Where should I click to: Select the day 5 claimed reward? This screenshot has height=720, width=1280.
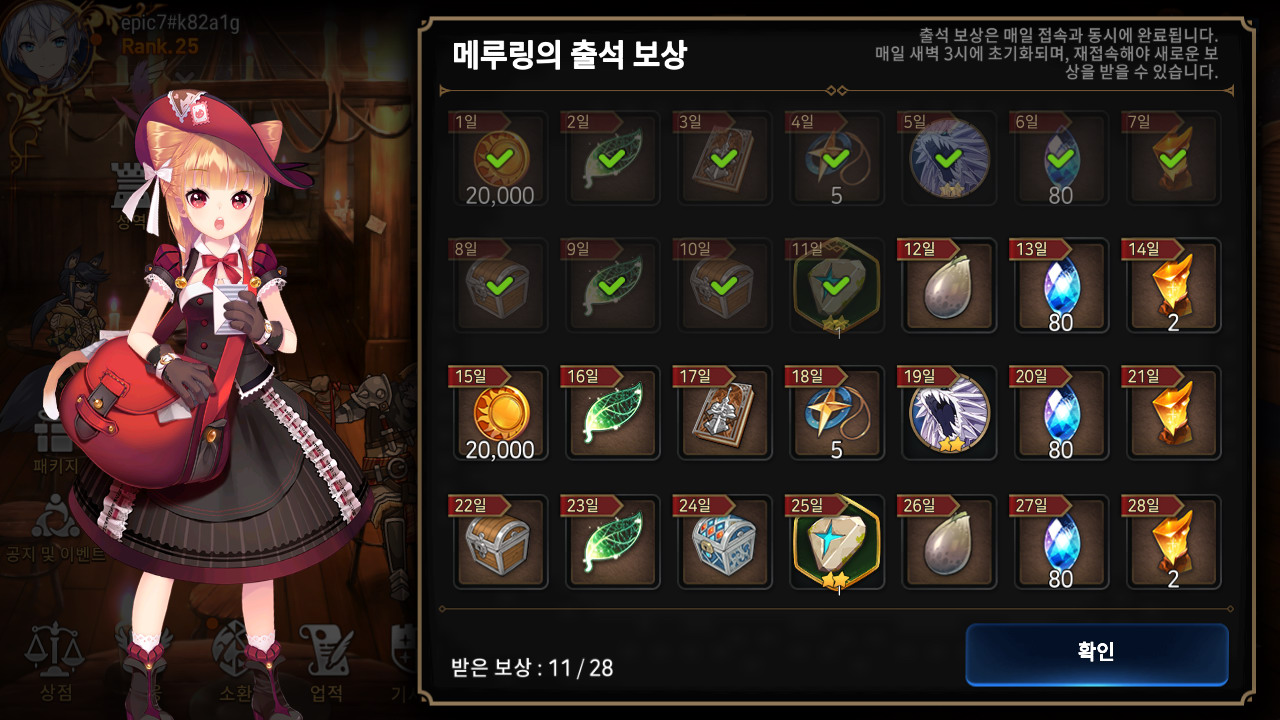pos(948,159)
